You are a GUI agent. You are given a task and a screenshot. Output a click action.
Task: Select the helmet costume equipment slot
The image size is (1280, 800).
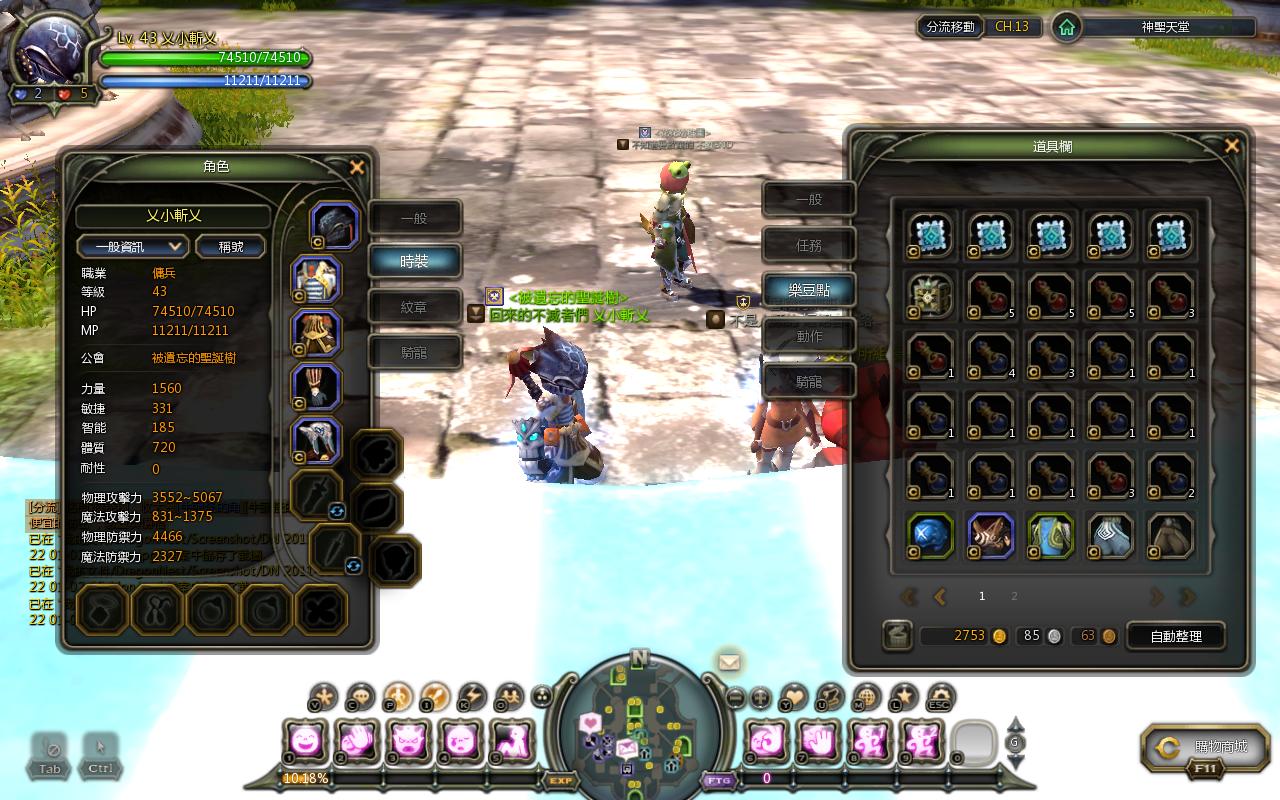click(335, 226)
